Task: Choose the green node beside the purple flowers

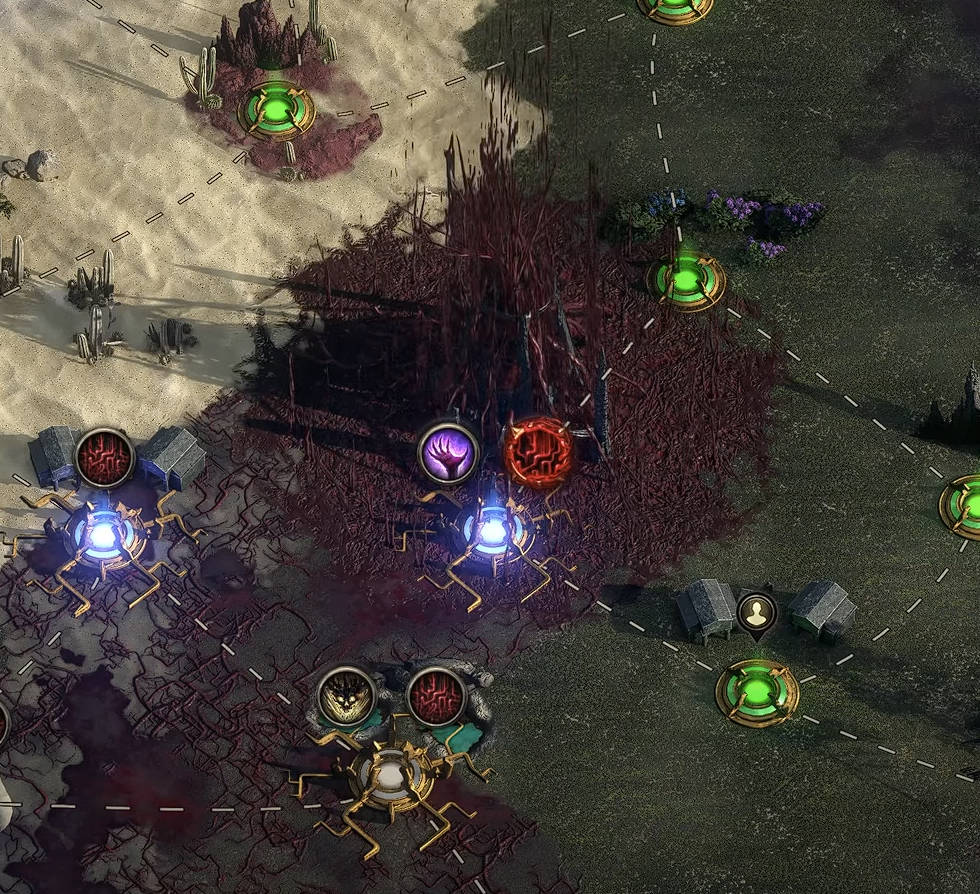Action: click(x=685, y=281)
